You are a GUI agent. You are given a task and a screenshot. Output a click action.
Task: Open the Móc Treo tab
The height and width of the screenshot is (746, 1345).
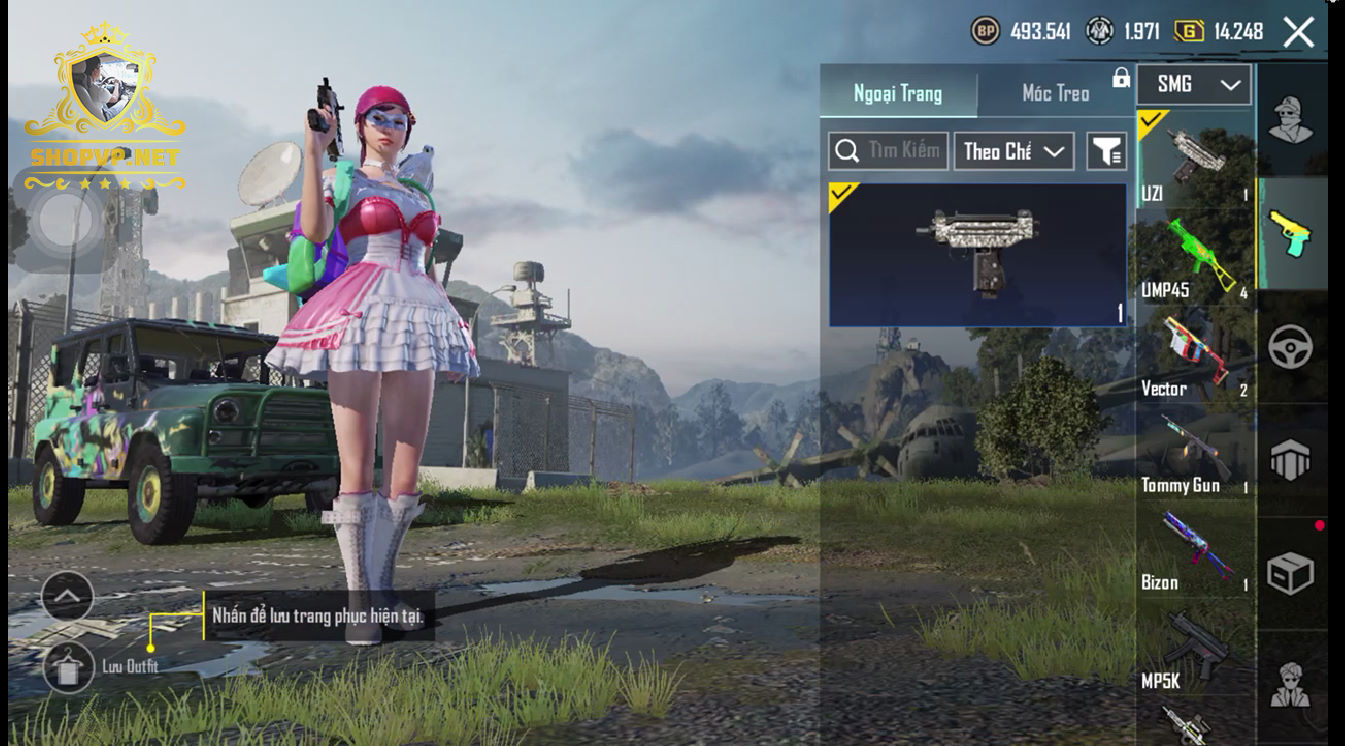coord(1055,93)
